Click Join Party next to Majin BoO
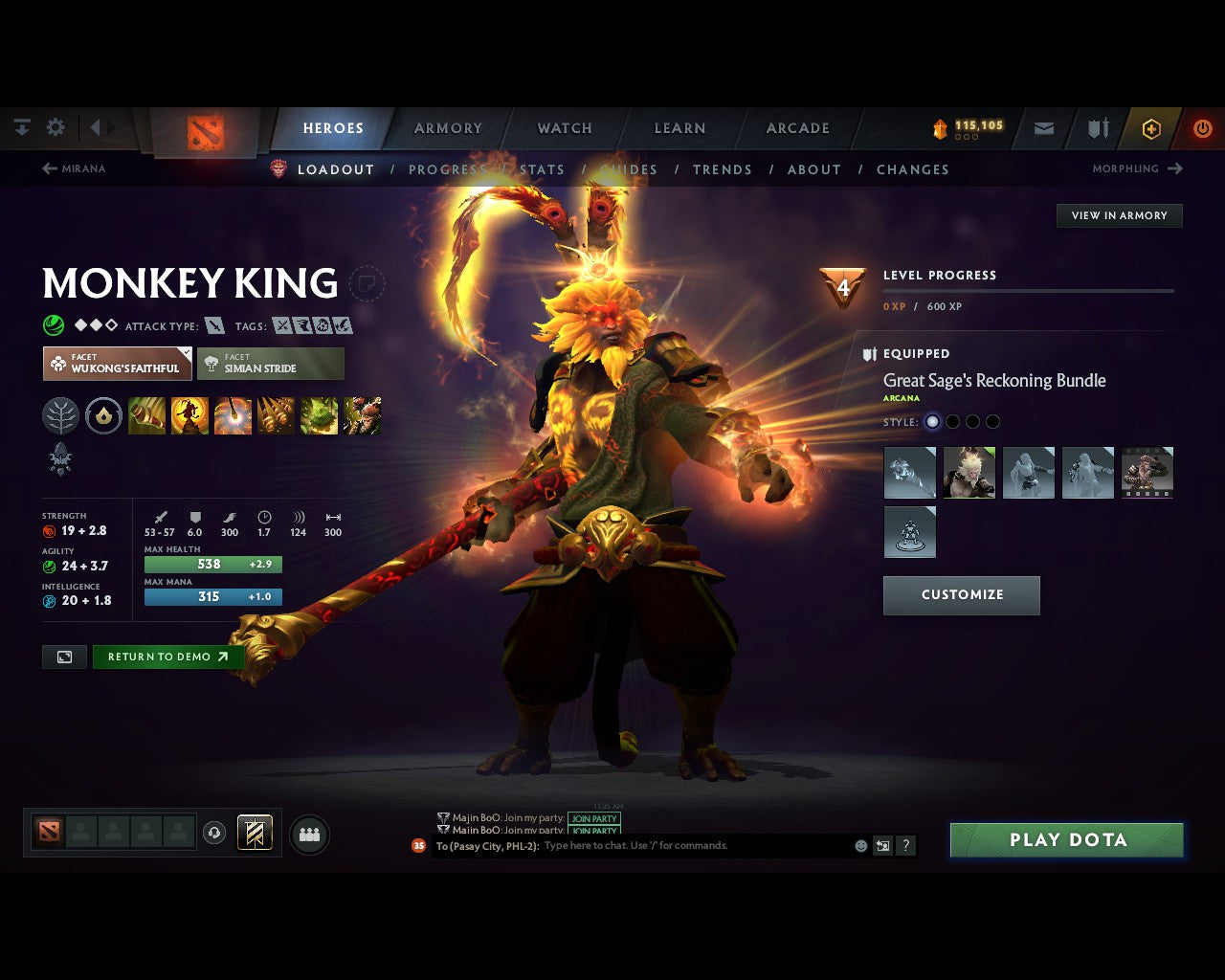The height and width of the screenshot is (980, 1225). [594, 818]
